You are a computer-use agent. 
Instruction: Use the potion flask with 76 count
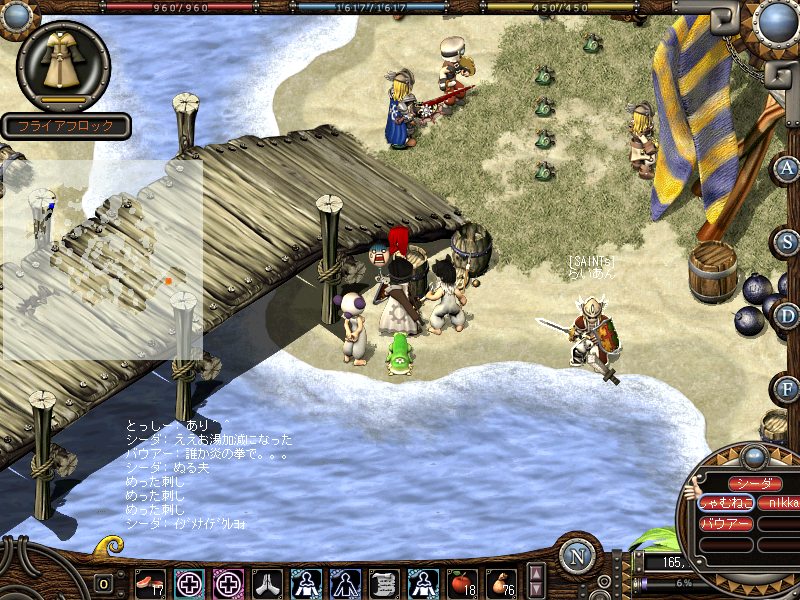pyautogui.click(x=500, y=583)
